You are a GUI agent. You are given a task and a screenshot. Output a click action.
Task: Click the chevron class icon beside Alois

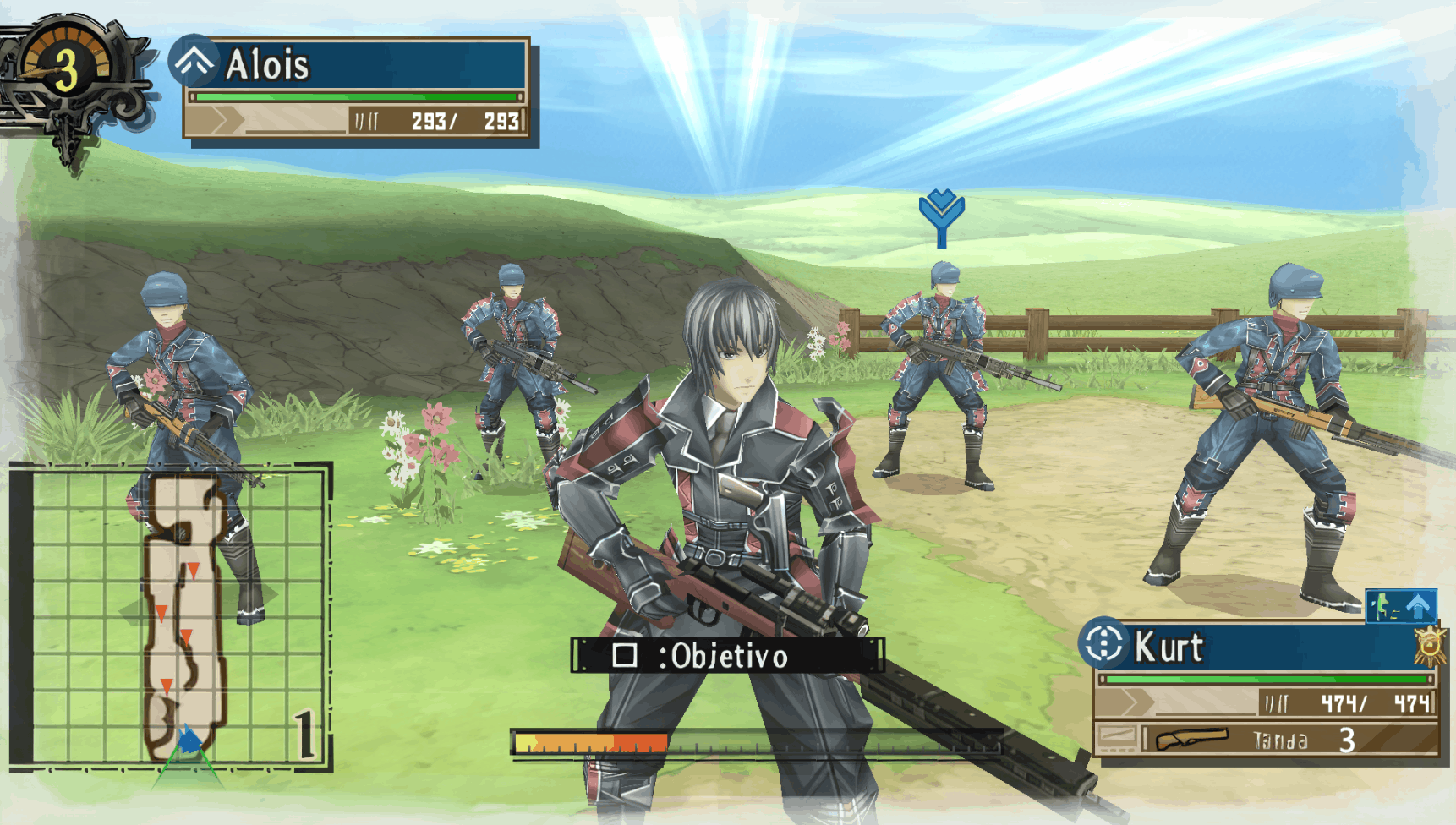point(194,61)
